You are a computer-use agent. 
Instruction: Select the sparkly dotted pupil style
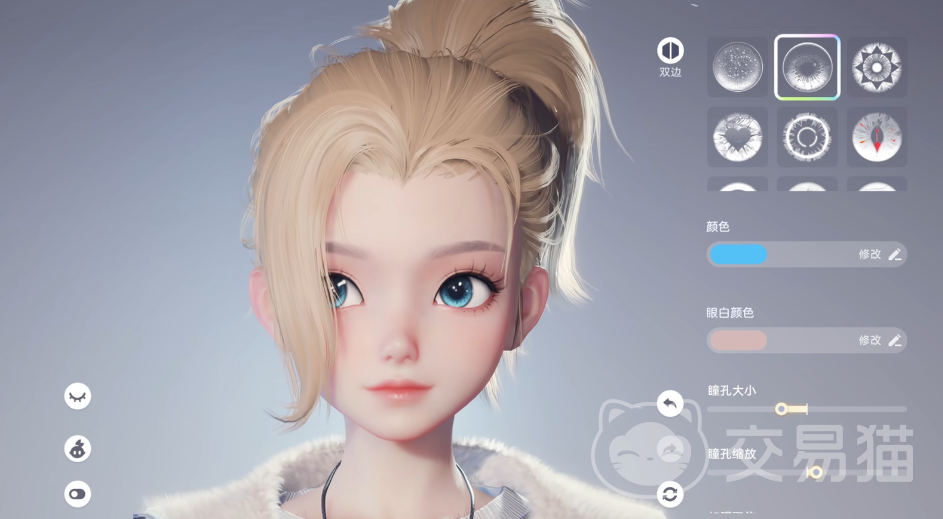coord(738,68)
